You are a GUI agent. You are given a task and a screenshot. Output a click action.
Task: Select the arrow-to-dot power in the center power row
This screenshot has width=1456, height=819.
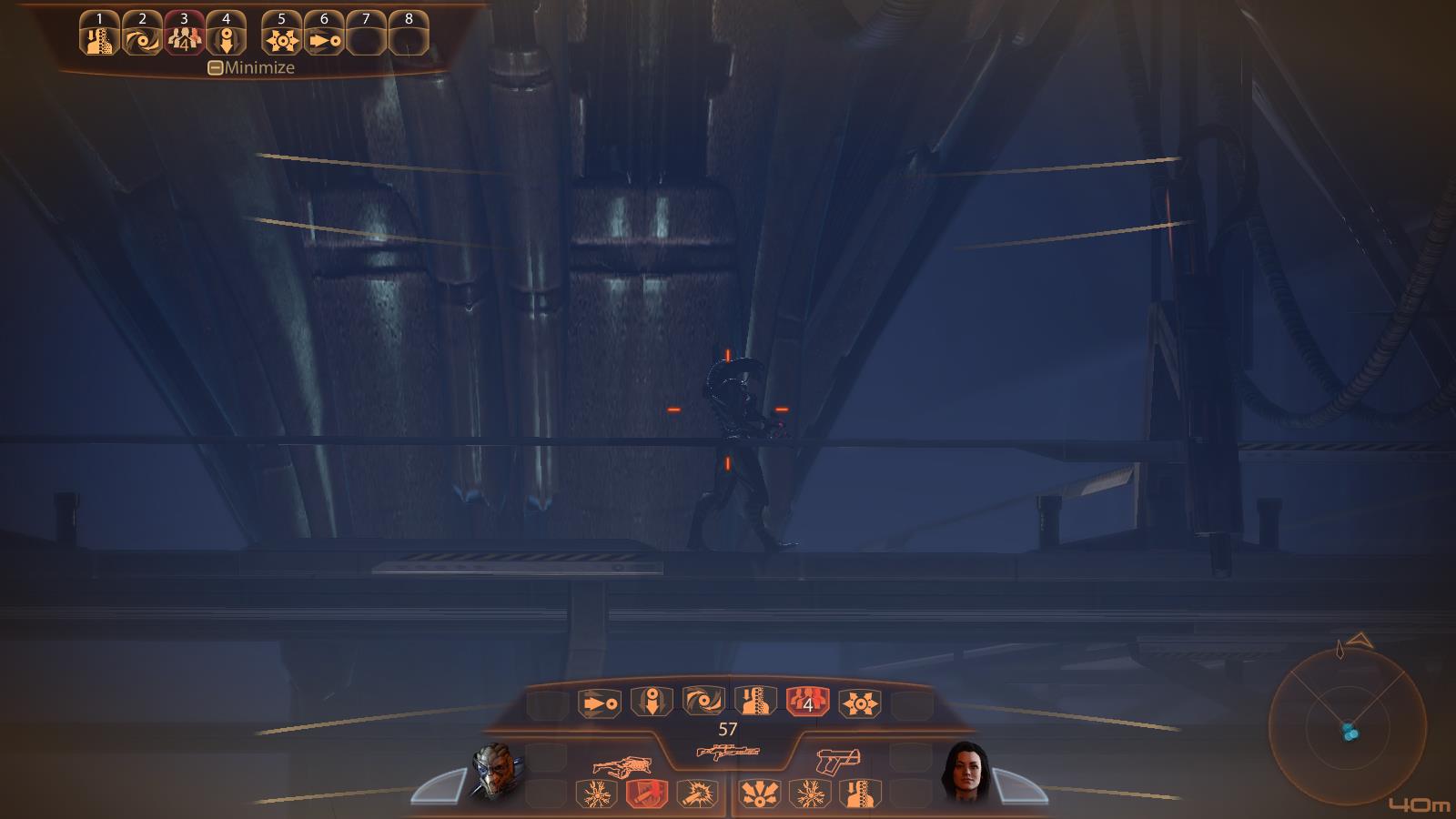599,703
